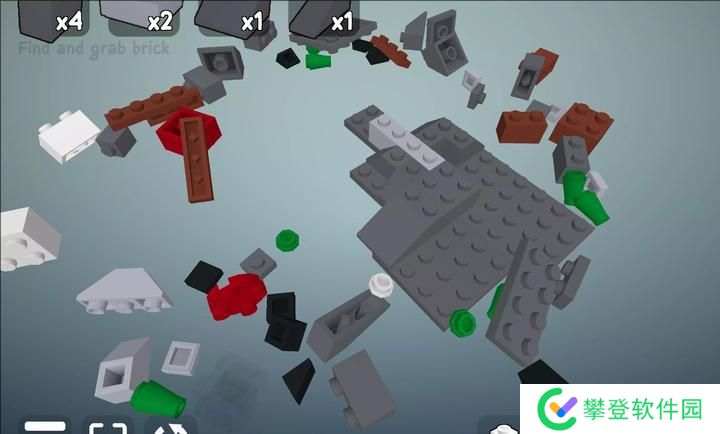Open the hamburger menu button
This screenshot has width=720, height=434.
click(44, 425)
